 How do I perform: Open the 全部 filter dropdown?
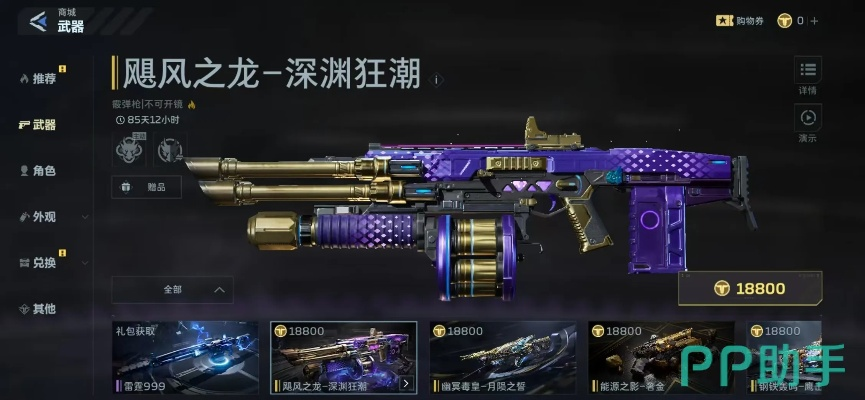pyautogui.click(x=172, y=290)
